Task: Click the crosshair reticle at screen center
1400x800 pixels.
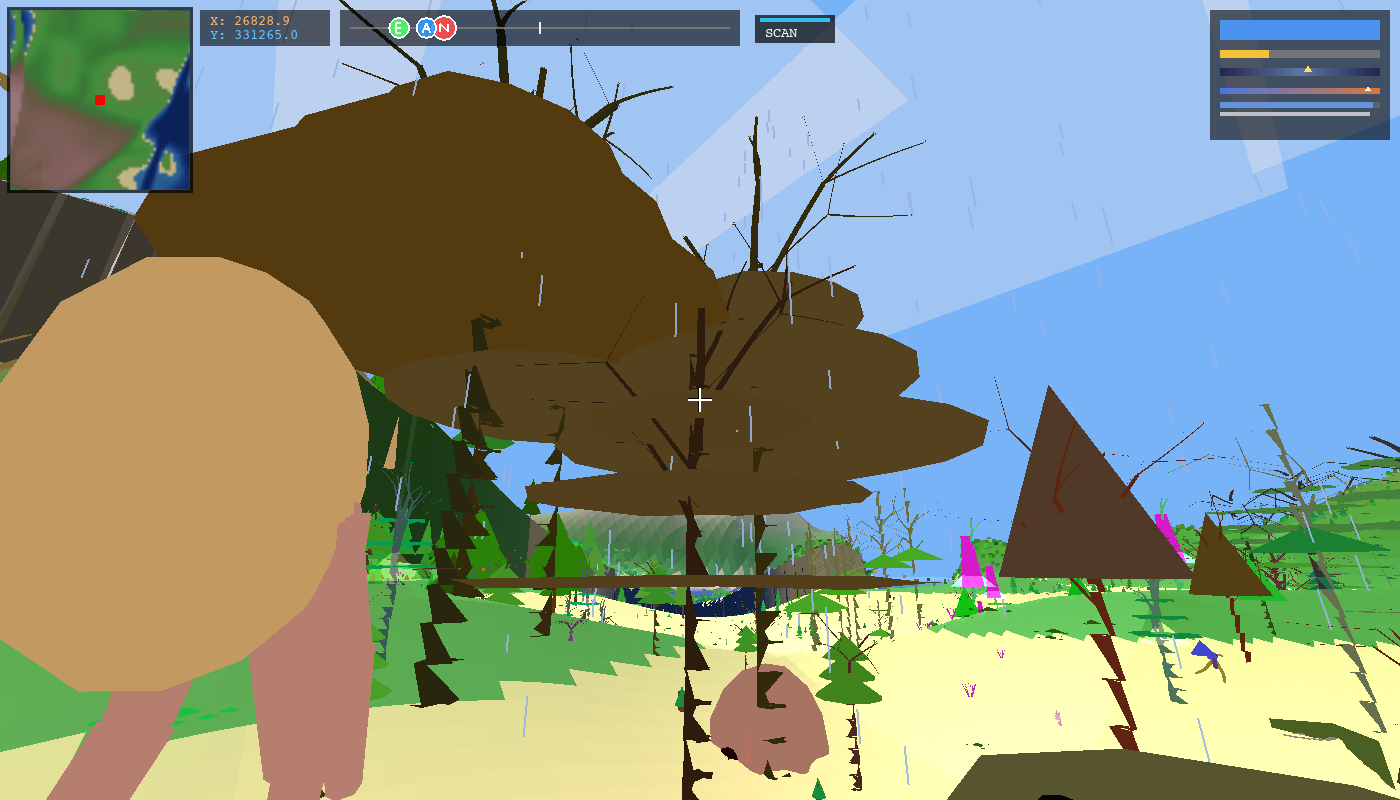Action: 700,400
